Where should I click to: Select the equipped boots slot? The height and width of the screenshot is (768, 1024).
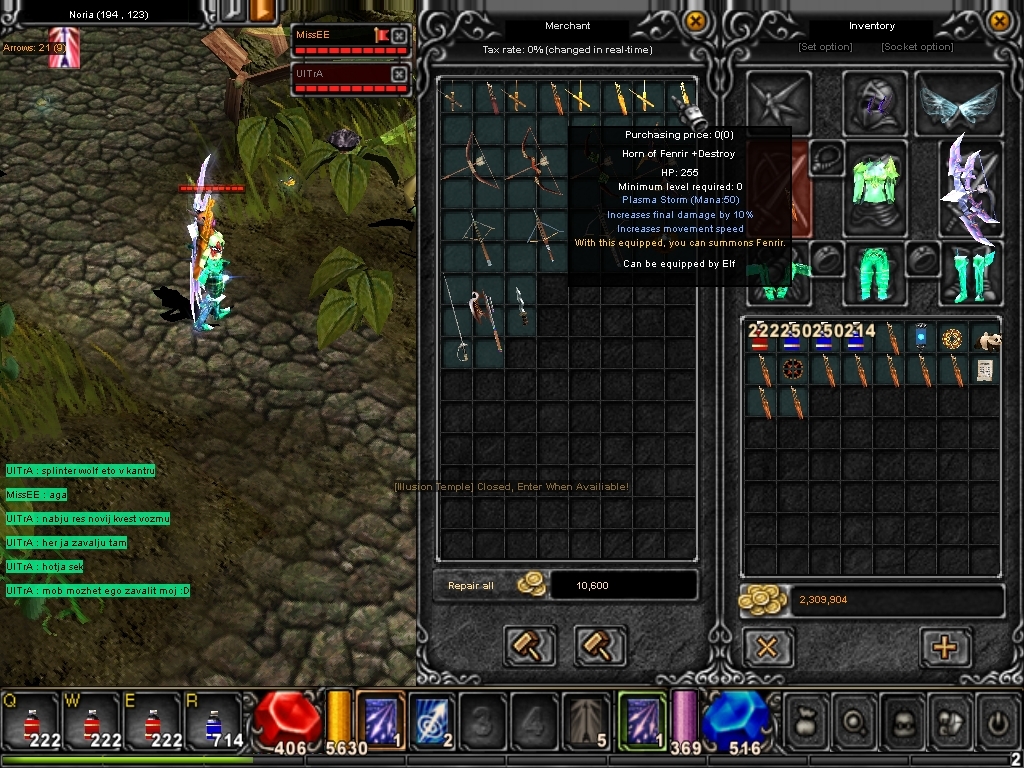pyautogui.click(x=970, y=273)
